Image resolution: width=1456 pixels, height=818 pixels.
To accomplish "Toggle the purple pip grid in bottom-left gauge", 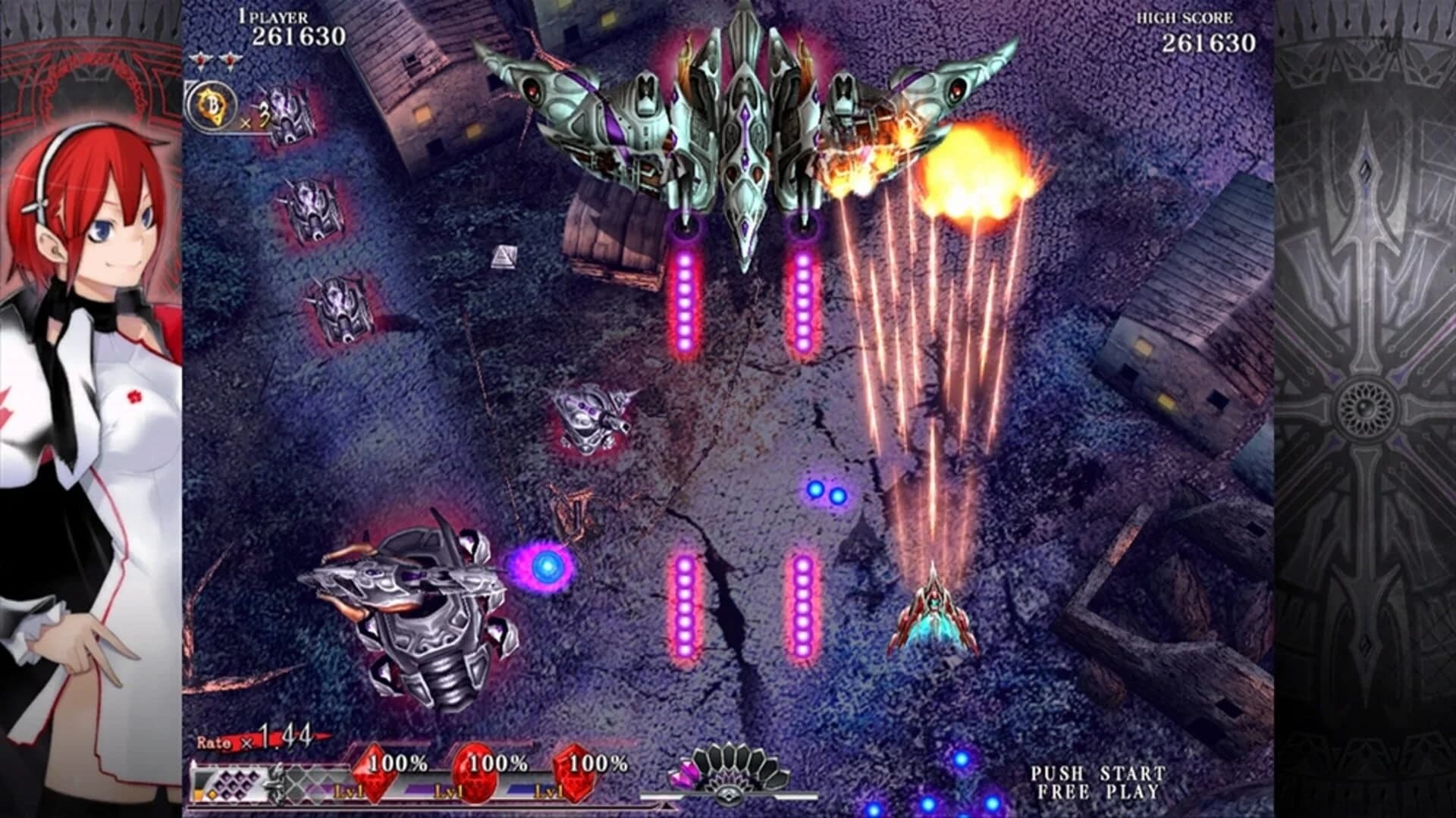I will pos(236,785).
